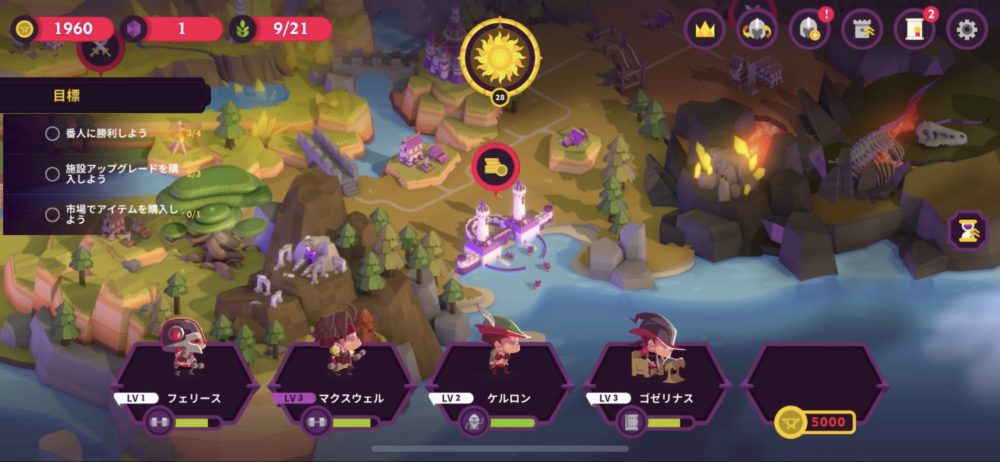This screenshot has height=462, width=1000.
Task: Click the hourglass end-turn button
Action: pos(967,230)
